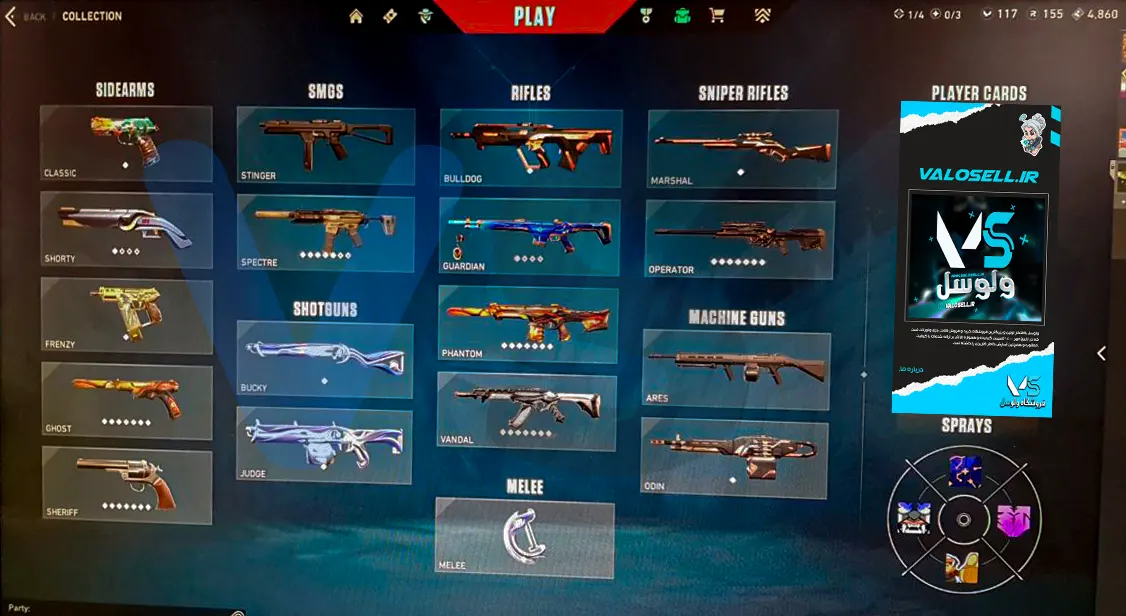Select the Melee weapon slot
Screen dimensions: 1126x616
point(525,538)
